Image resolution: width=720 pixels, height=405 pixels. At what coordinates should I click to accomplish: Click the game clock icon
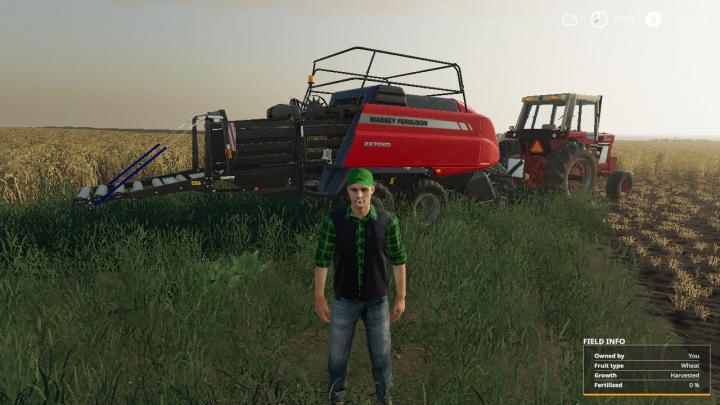599,19
